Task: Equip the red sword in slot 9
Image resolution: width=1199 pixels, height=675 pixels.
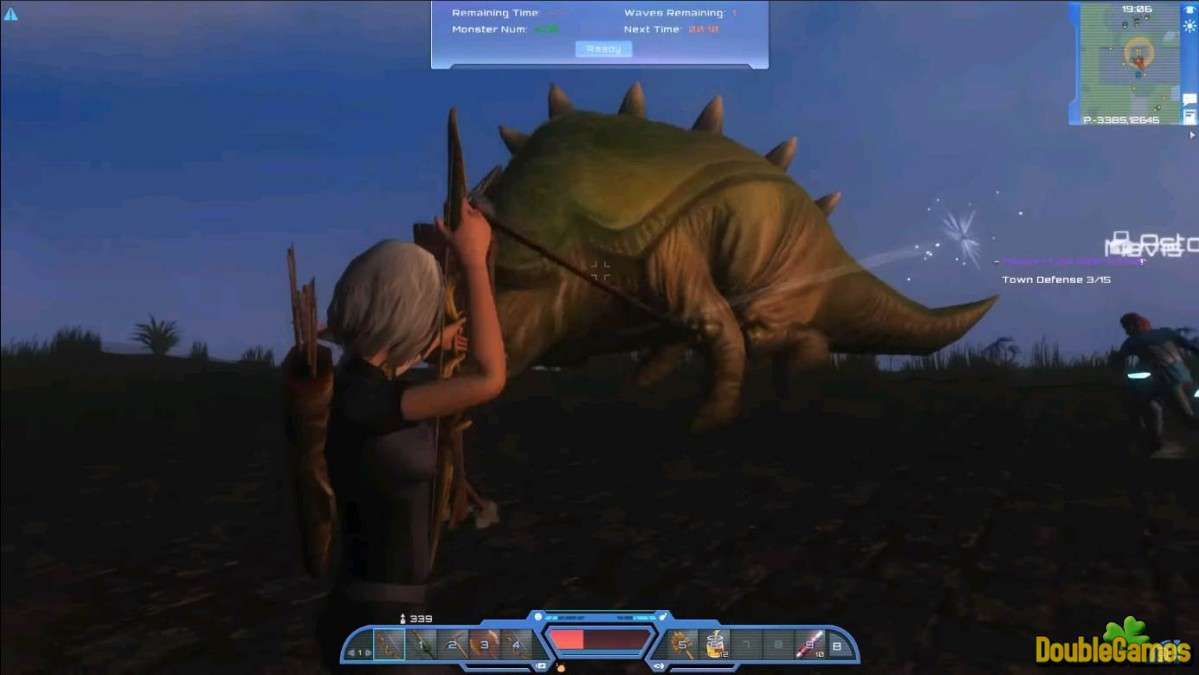Action: click(x=809, y=645)
